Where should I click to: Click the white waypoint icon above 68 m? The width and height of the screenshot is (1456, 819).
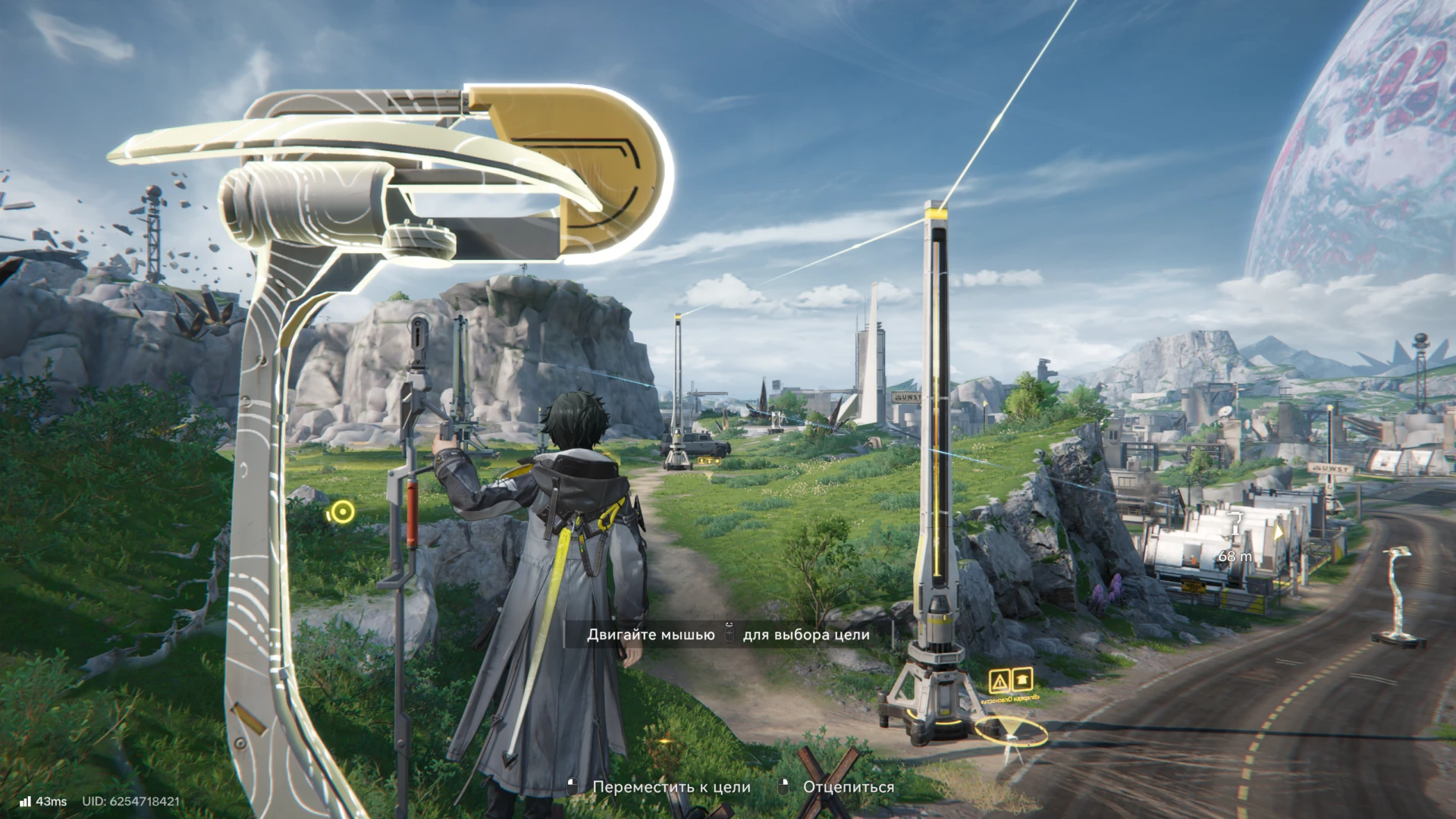[x=1235, y=525]
